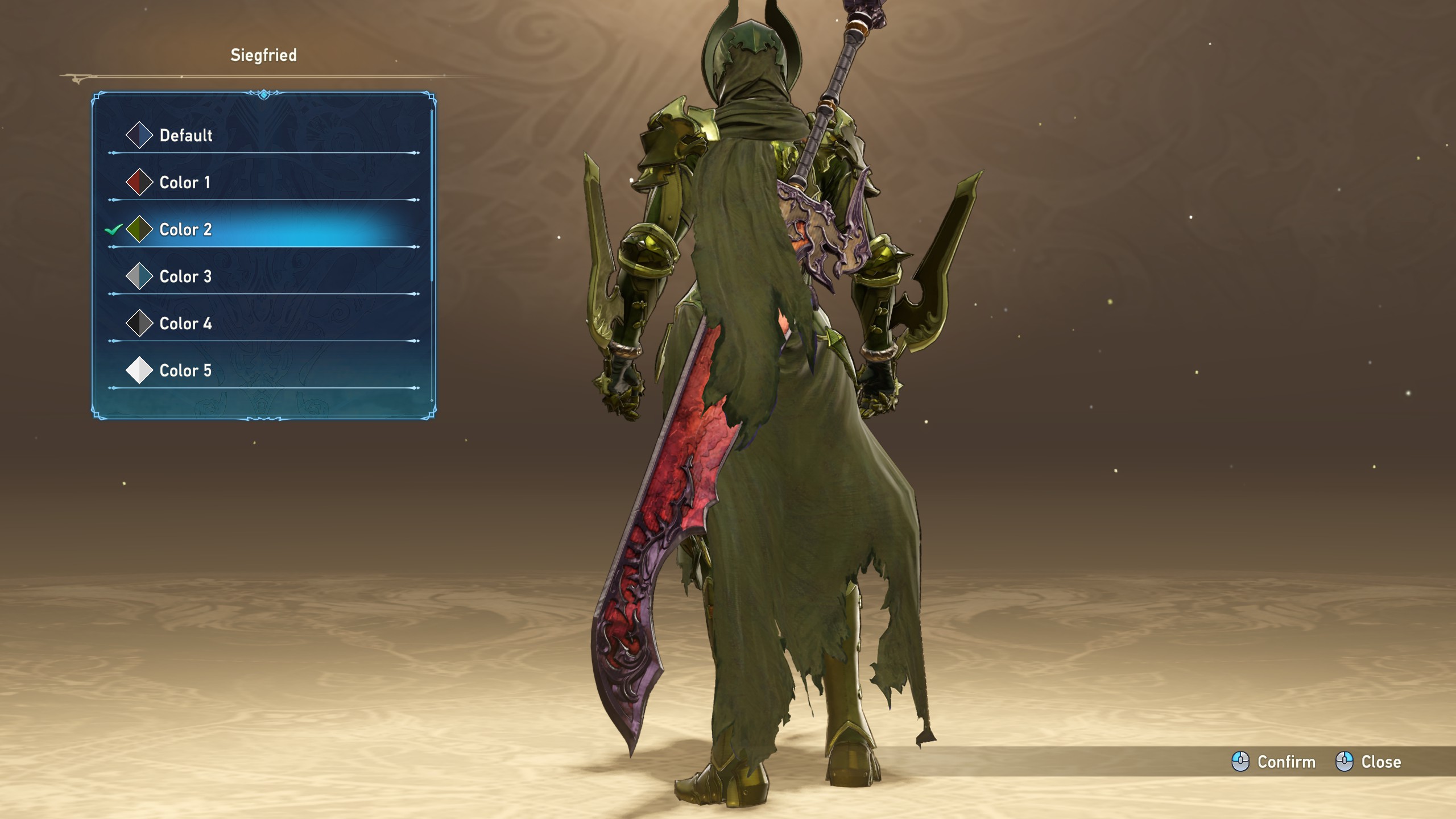The width and height of the screenshot is (1456, 819).
Task: Choose the red Color 1 option
Action: point(184,183)
